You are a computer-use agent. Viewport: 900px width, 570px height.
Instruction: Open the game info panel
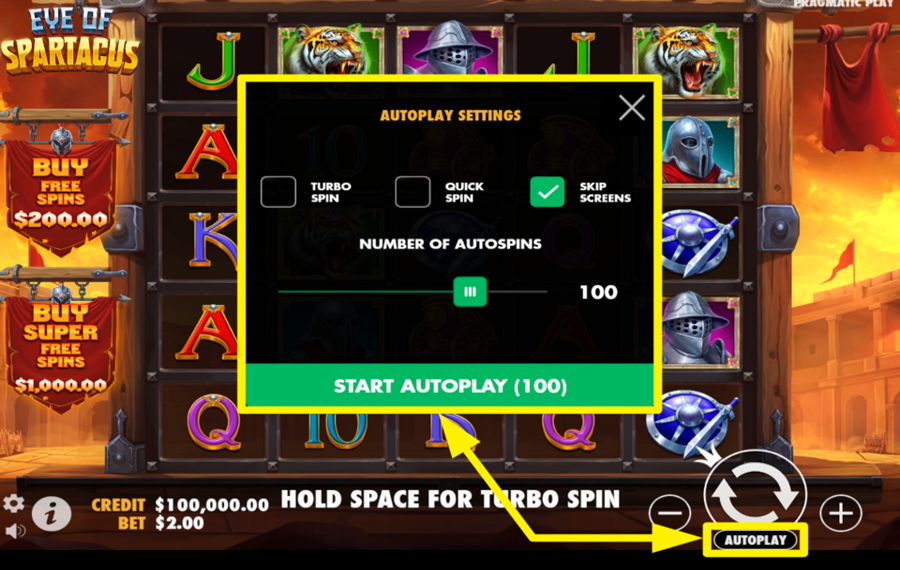[x=51, y=513]
